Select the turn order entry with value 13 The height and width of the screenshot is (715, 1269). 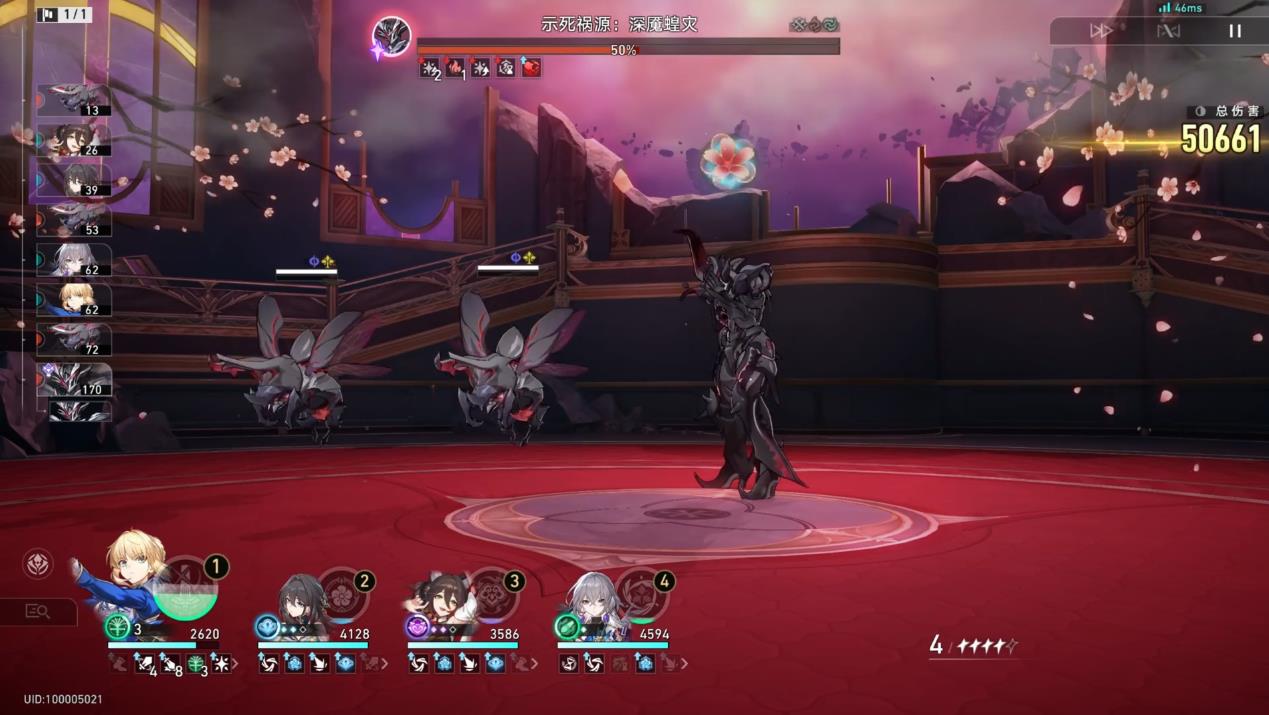pyautogui.click(x=74, y=100)
